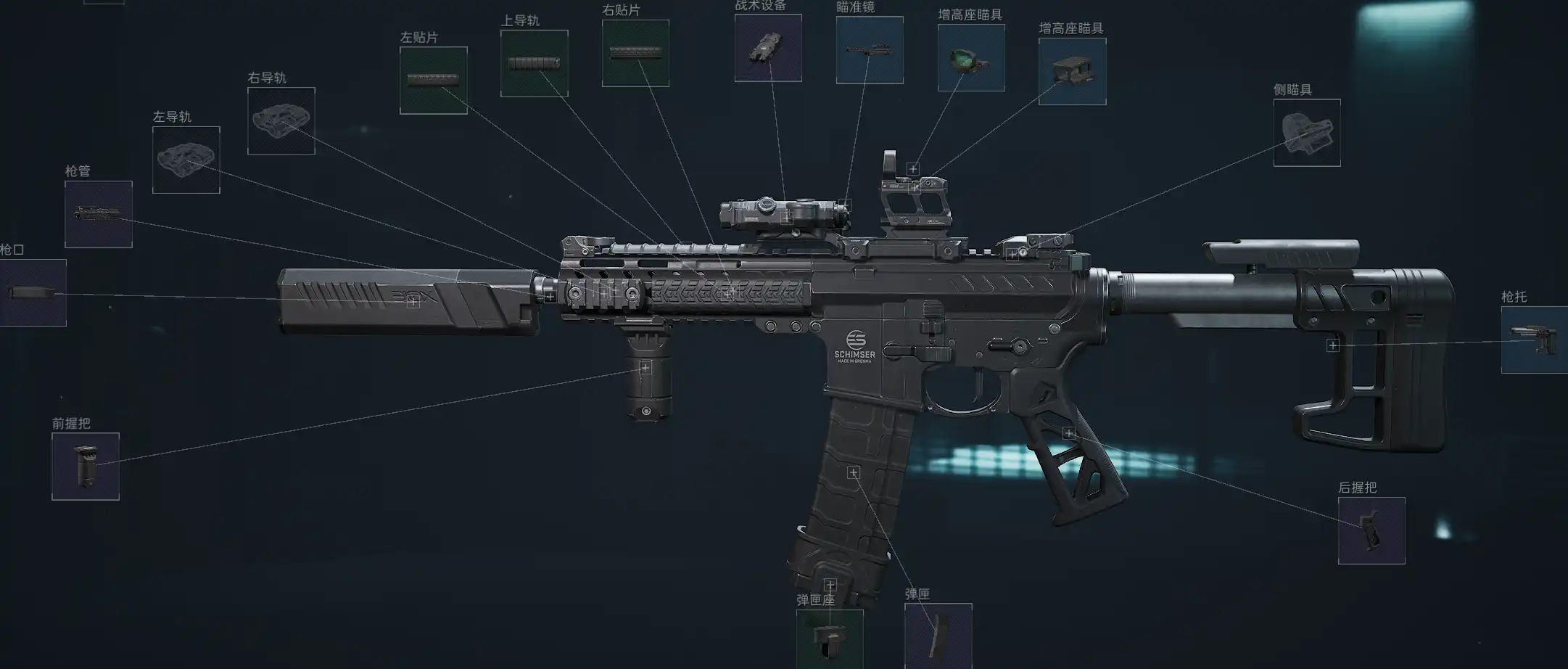Select the 枪口 muzzle attachment slot
The height and width of the screenshot is (669, 1568).
tap(33, 293)
